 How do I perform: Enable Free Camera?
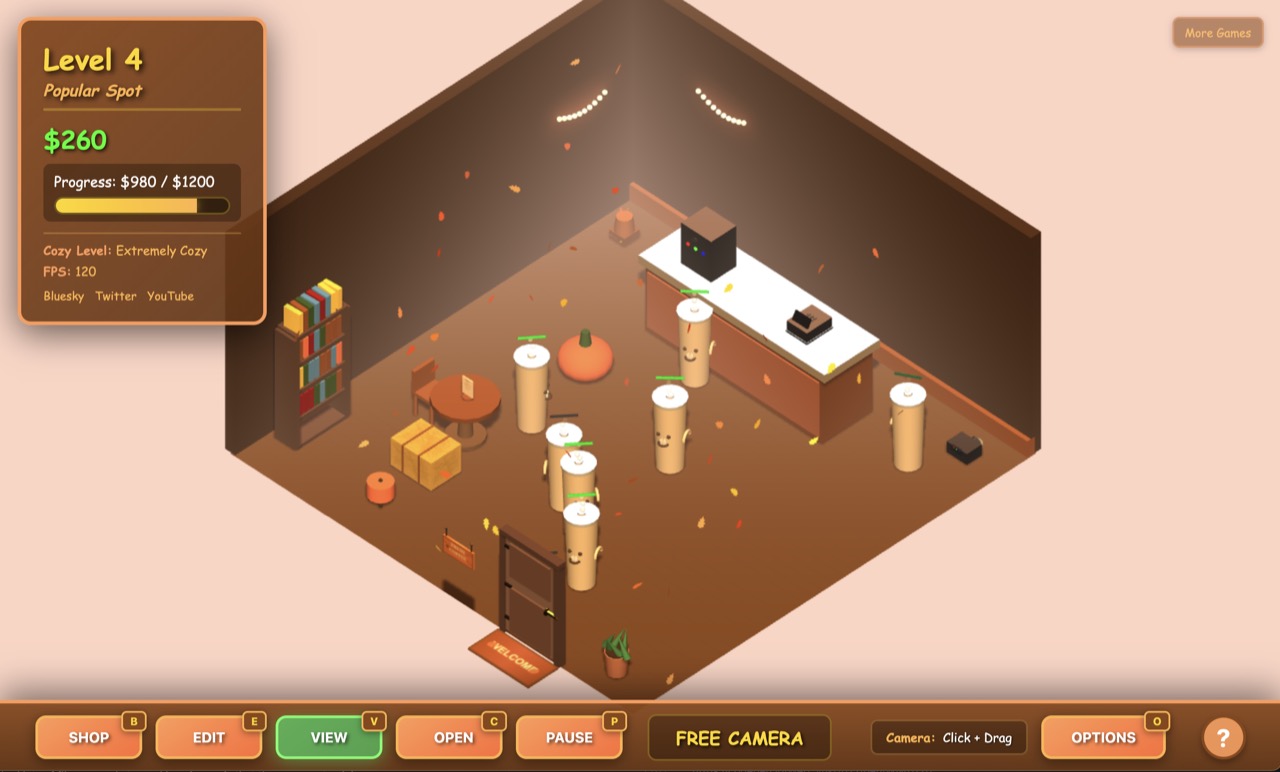tap(739, 737)
